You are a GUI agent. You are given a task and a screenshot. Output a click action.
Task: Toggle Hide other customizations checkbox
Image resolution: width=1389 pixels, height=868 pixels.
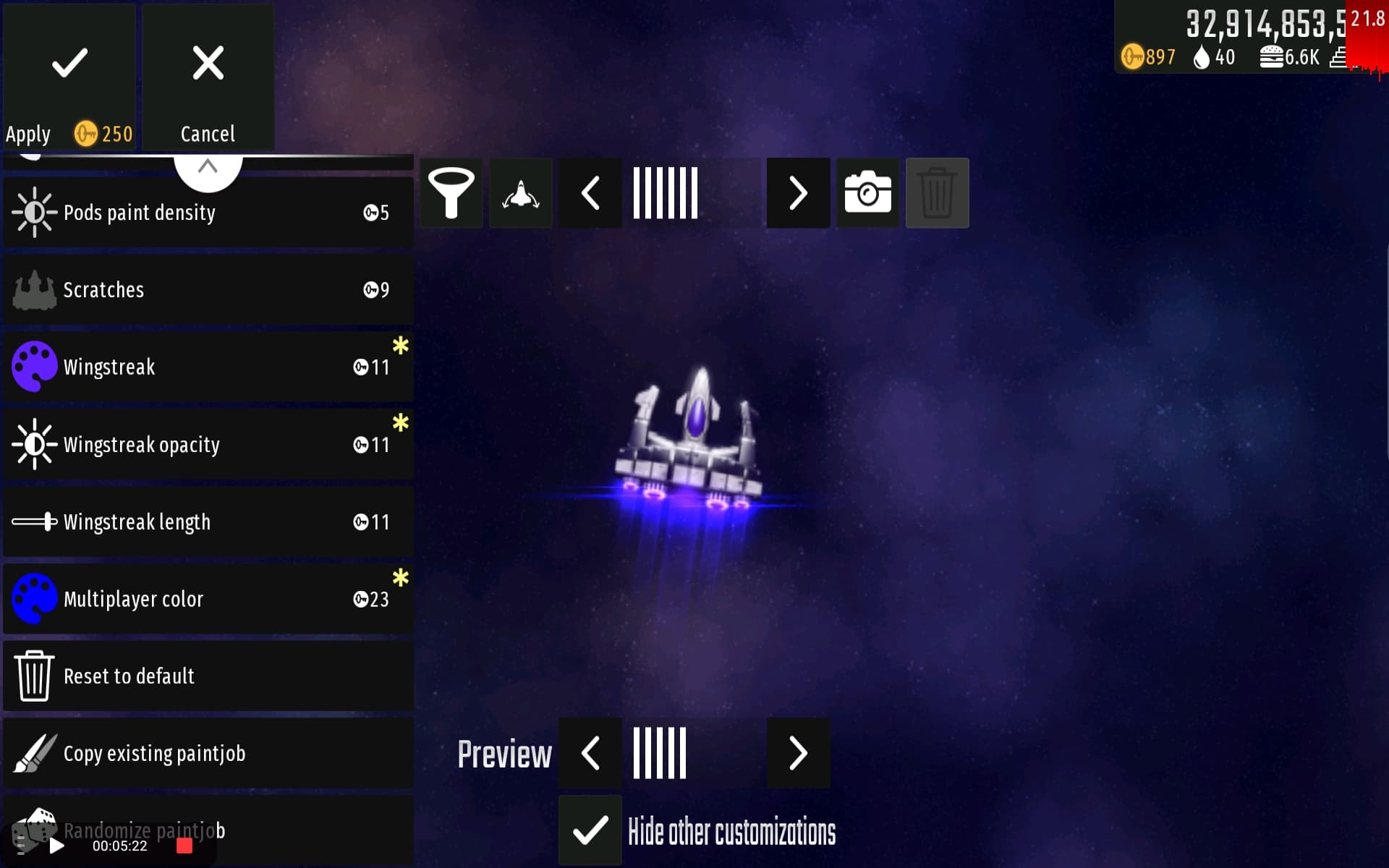coord(590,830)
